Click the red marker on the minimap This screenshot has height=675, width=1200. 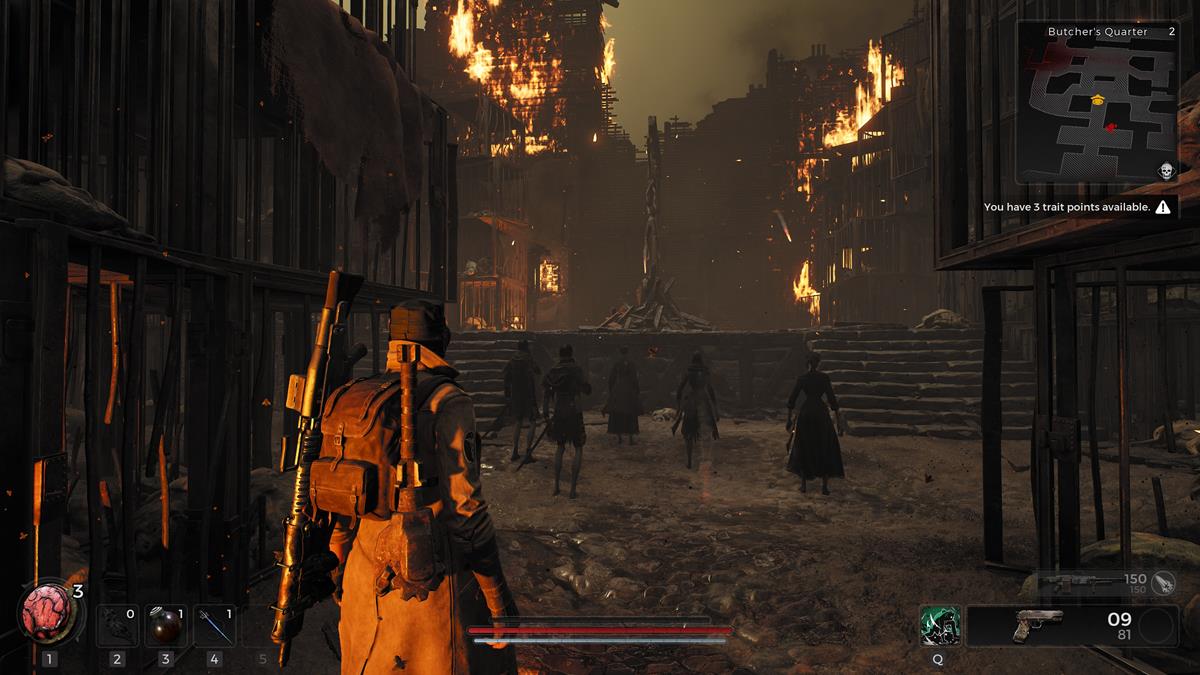coord(1112,128)
